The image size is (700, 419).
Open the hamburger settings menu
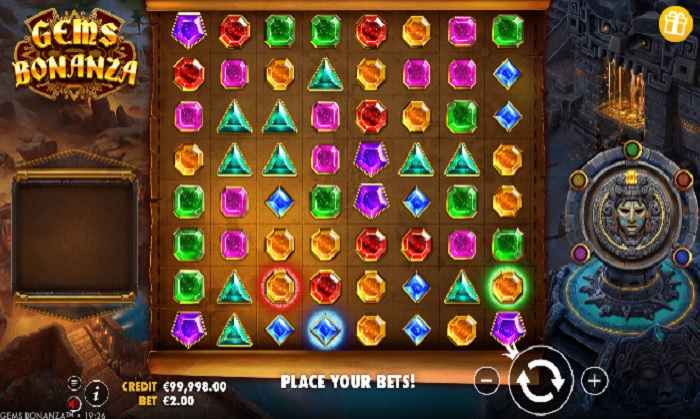coord(75,381)
